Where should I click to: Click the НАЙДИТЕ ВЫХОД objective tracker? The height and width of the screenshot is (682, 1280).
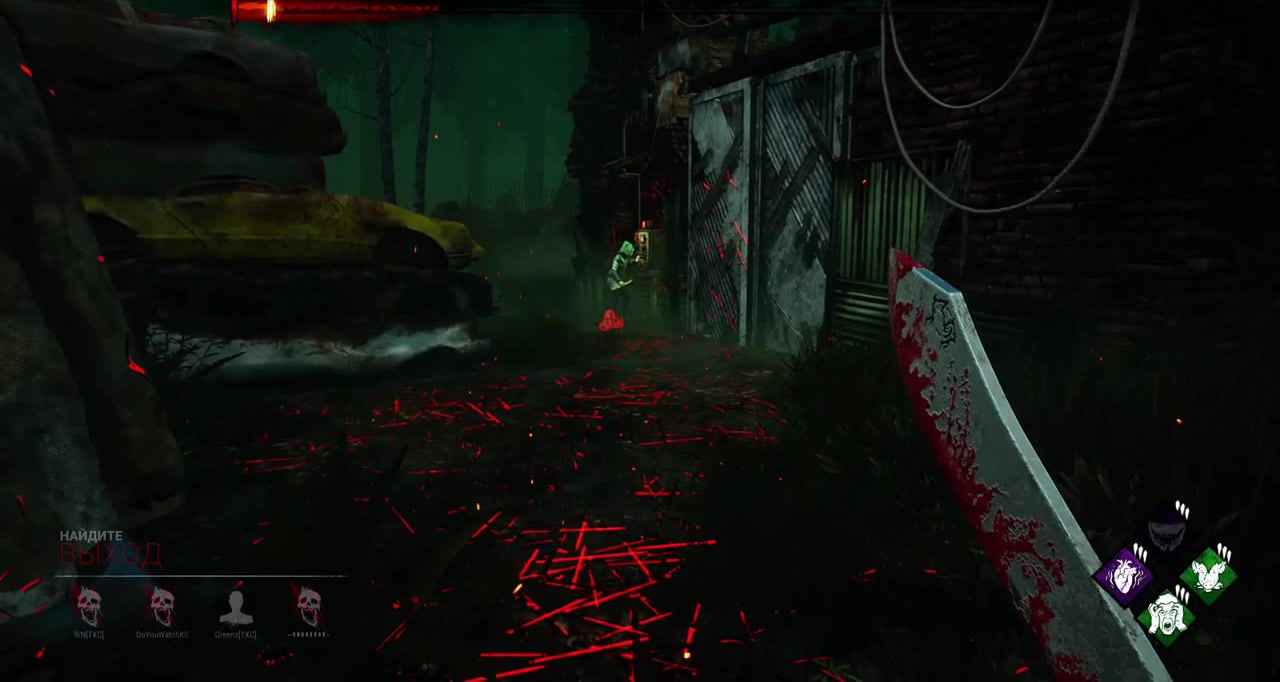pos(110,548)
